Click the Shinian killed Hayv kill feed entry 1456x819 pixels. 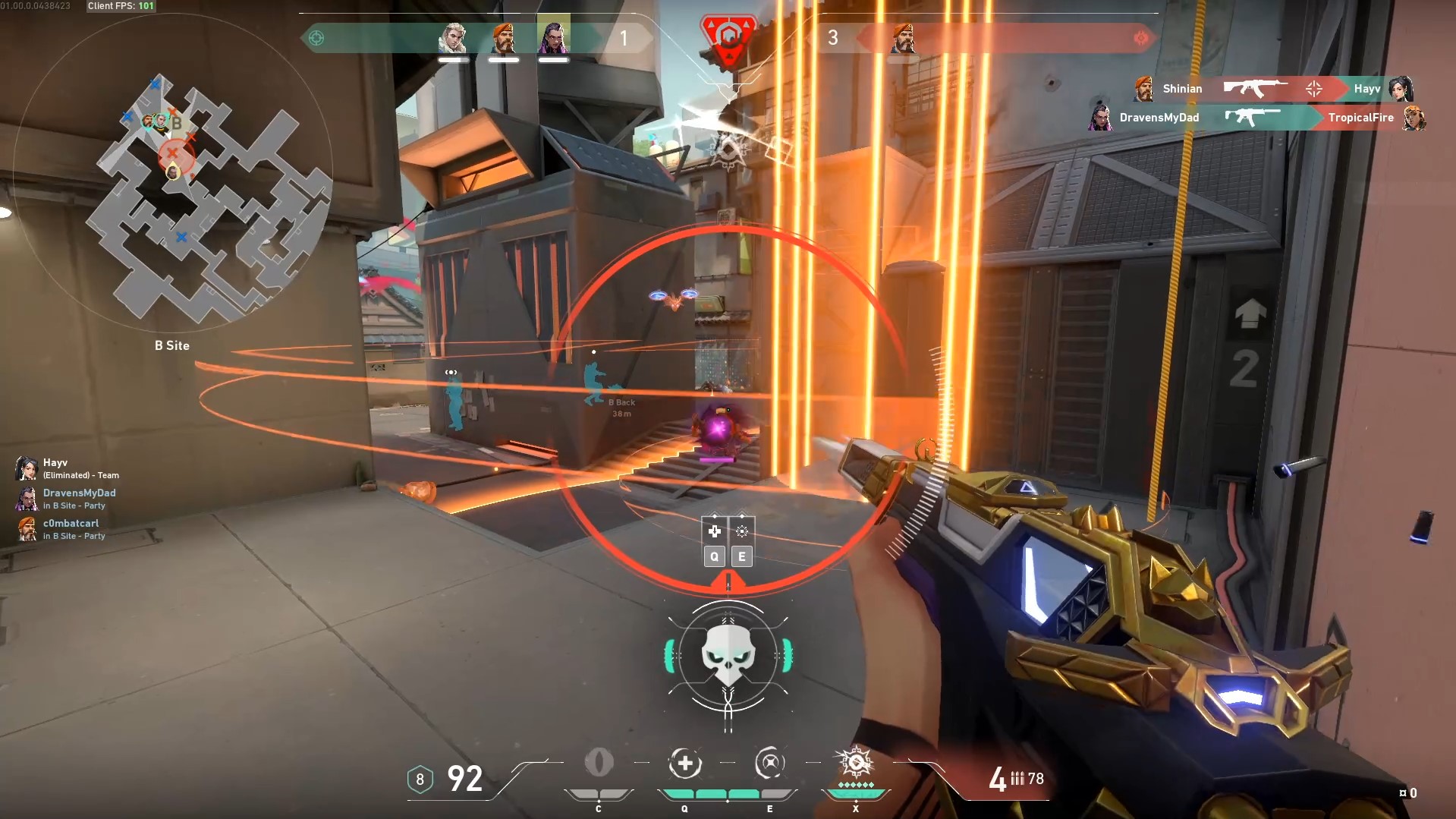[x=1274, y=89]
